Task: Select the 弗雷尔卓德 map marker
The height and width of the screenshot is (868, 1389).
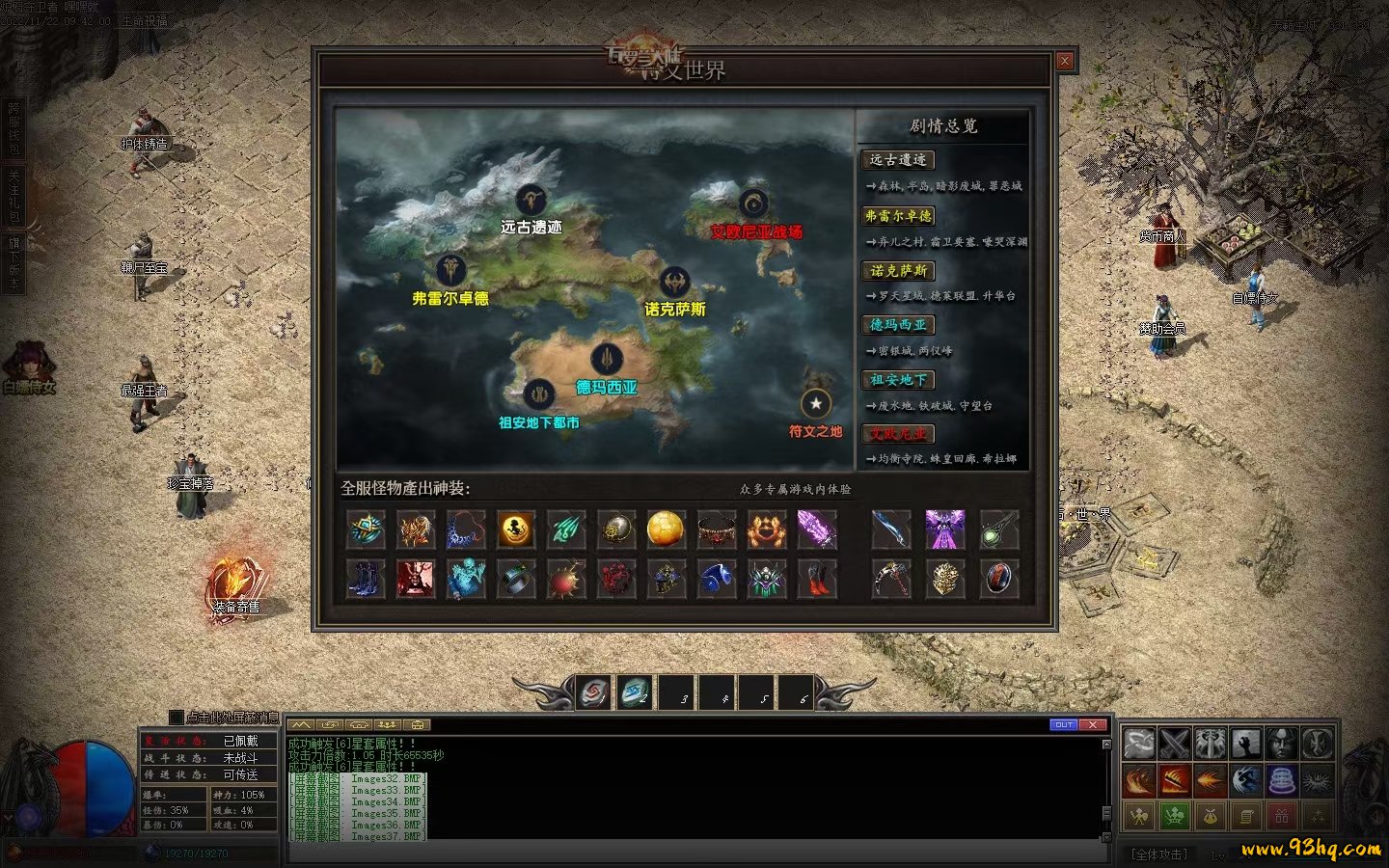Action: [450, 271]
